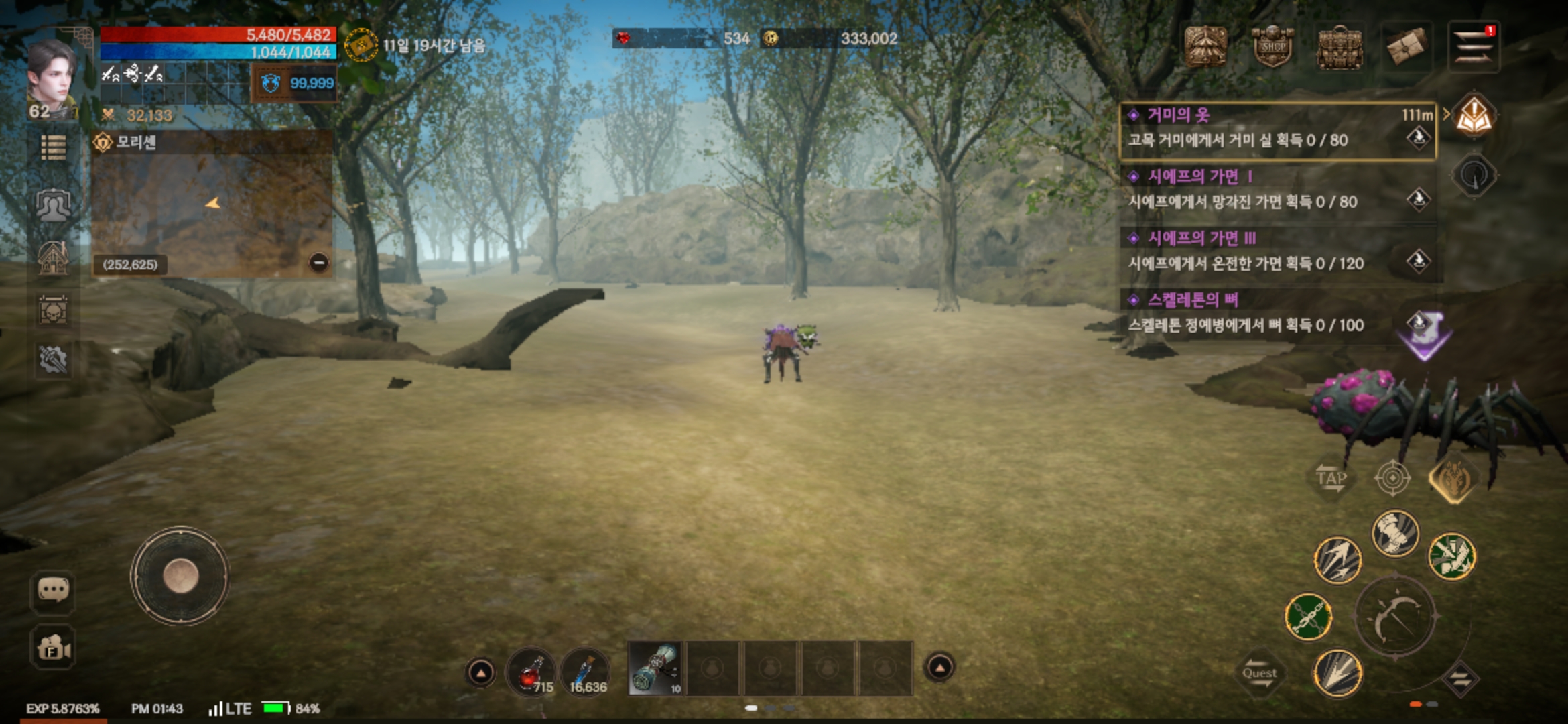Open the hamburger main menu
The width and height of the screenshot is (1568, 724).
click(x=1473, y=47)
